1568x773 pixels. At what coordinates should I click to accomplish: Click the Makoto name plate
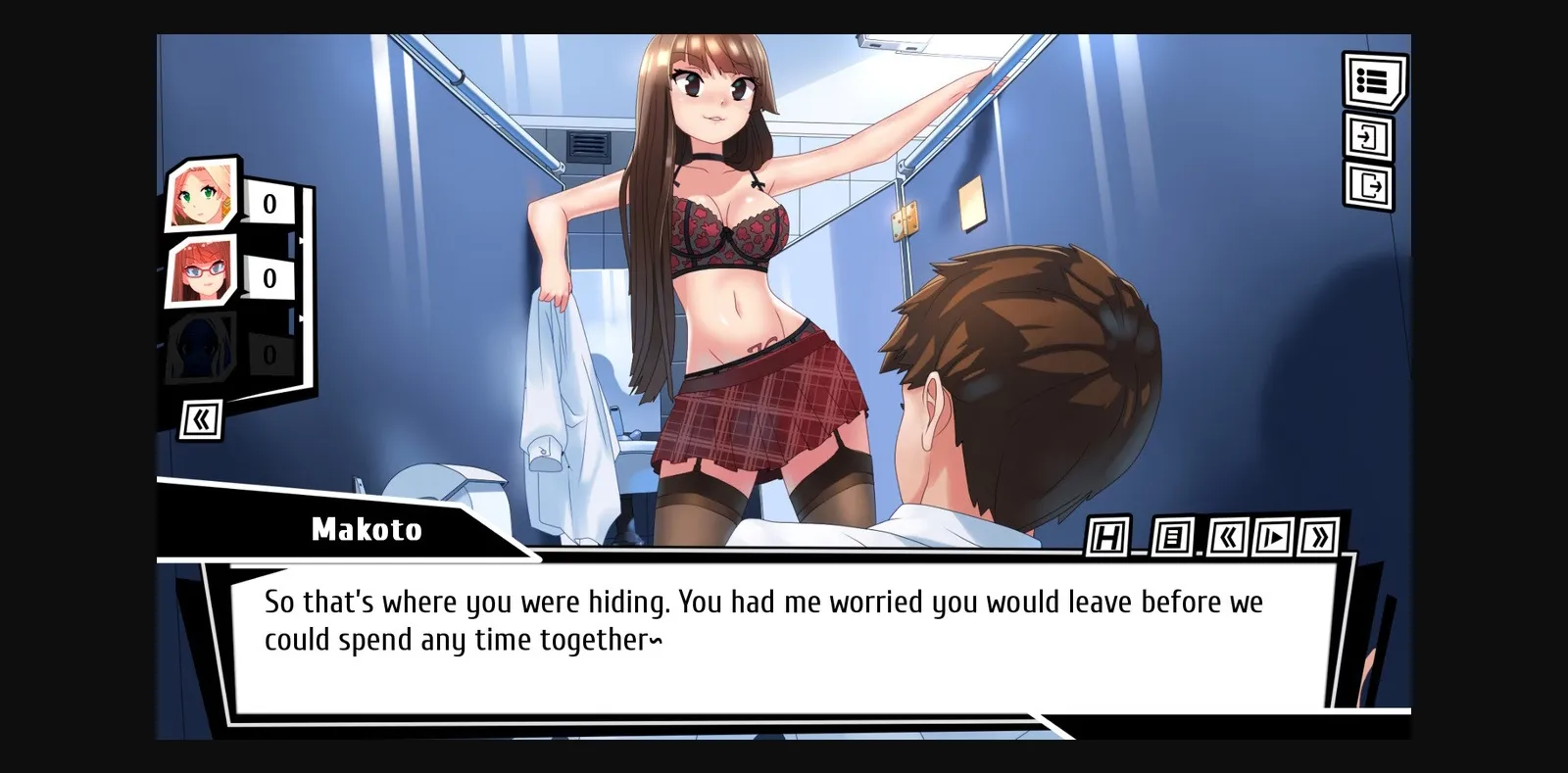pos(366,530)
